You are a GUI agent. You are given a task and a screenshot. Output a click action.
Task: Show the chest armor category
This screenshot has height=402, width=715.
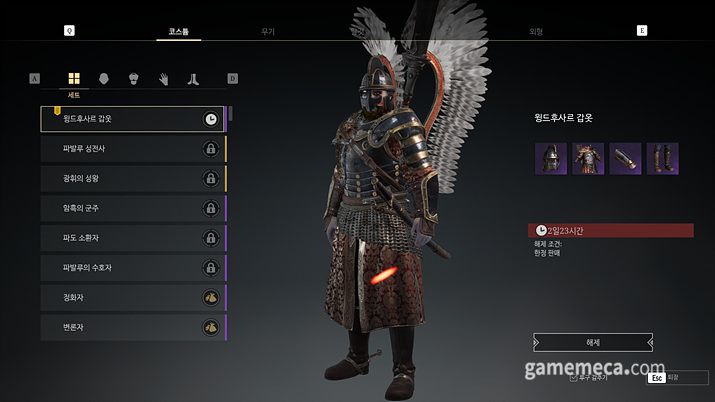pyautogui.click(x=133, y=79)
